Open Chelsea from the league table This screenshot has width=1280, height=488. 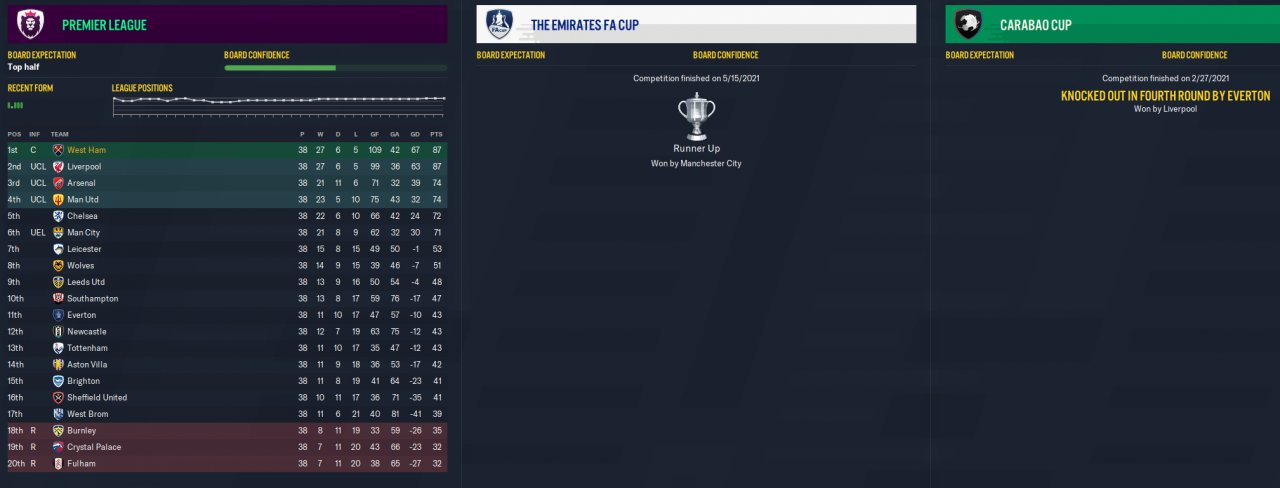[83, 216]
